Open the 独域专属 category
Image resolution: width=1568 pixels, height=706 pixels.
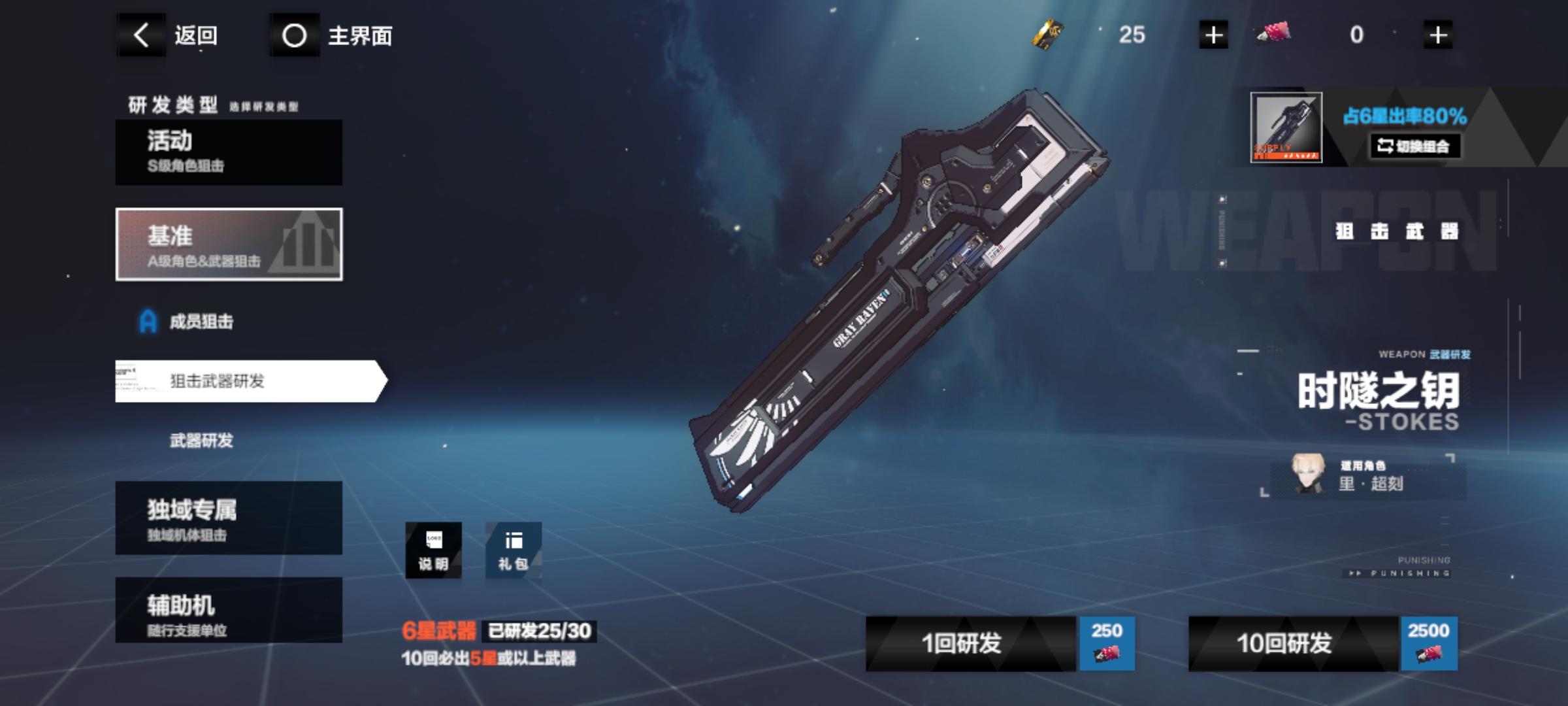pos(229,518)
